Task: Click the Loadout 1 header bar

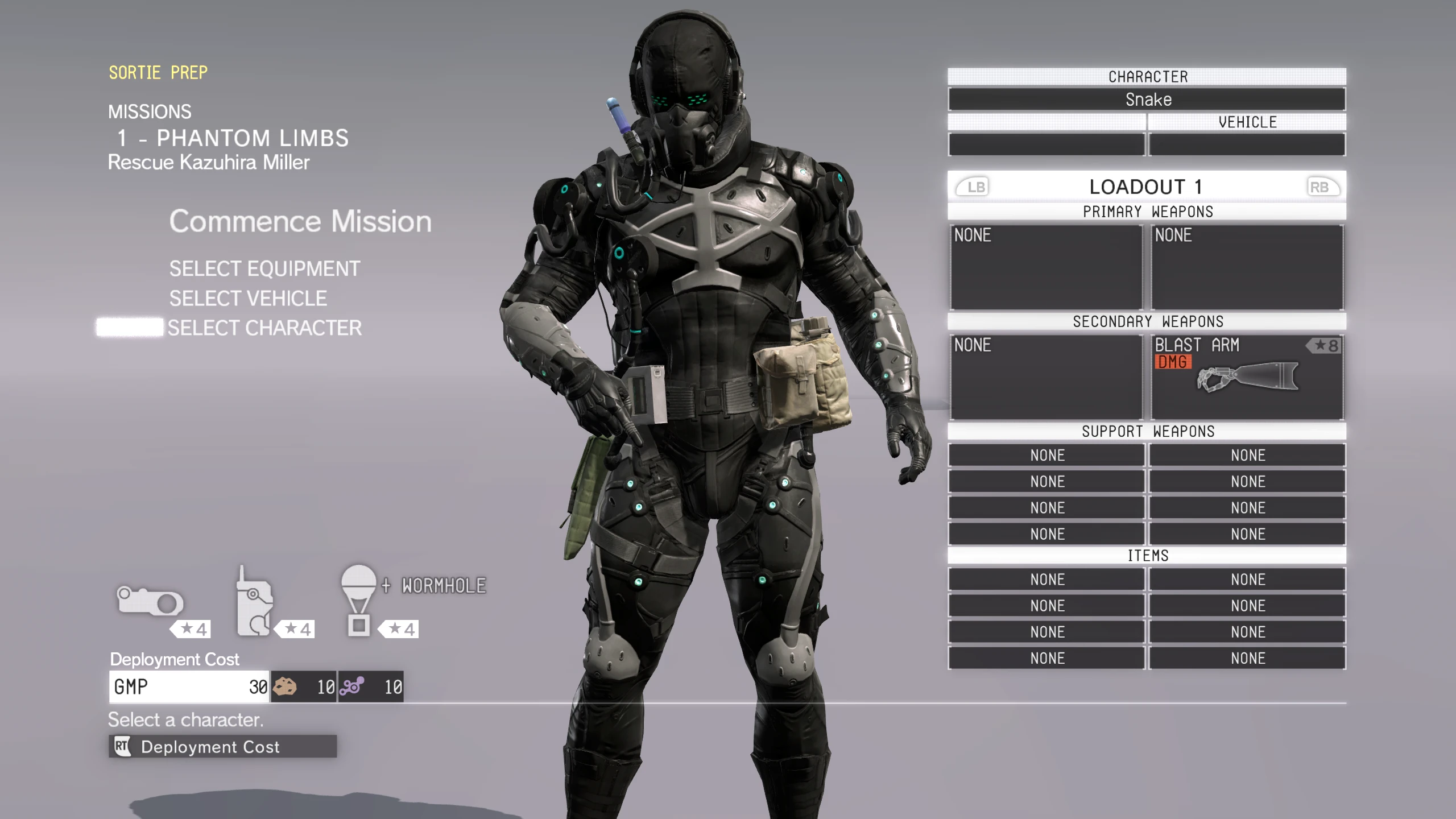Action: point(1147,187)
